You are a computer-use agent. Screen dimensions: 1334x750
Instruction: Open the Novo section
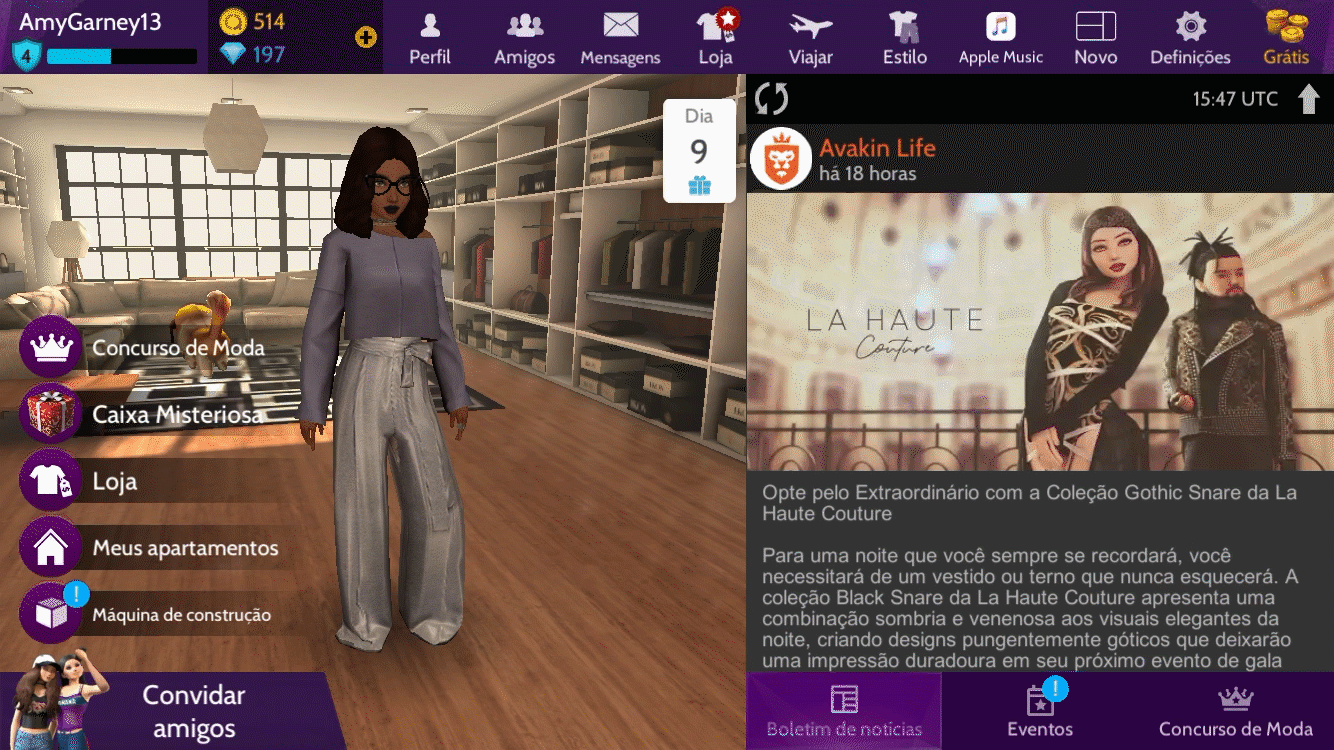(x=1095, y=37)
